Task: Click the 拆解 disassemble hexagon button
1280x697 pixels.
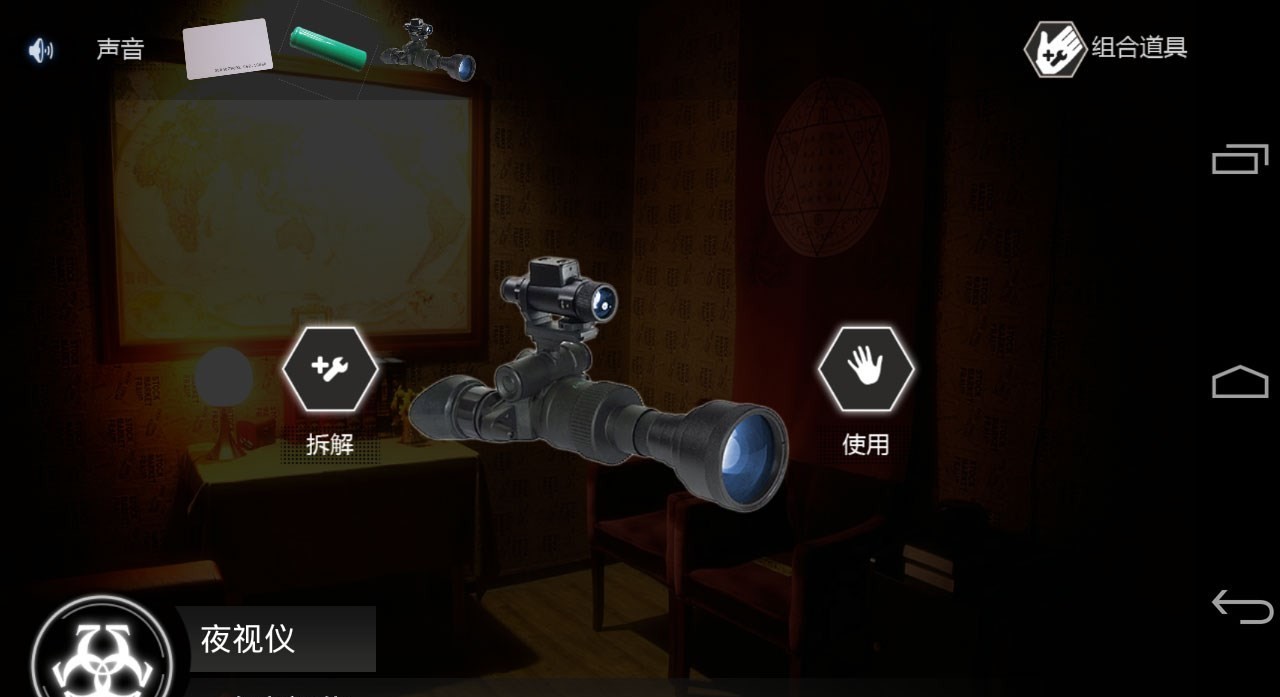Action: [x=330, y=369]
